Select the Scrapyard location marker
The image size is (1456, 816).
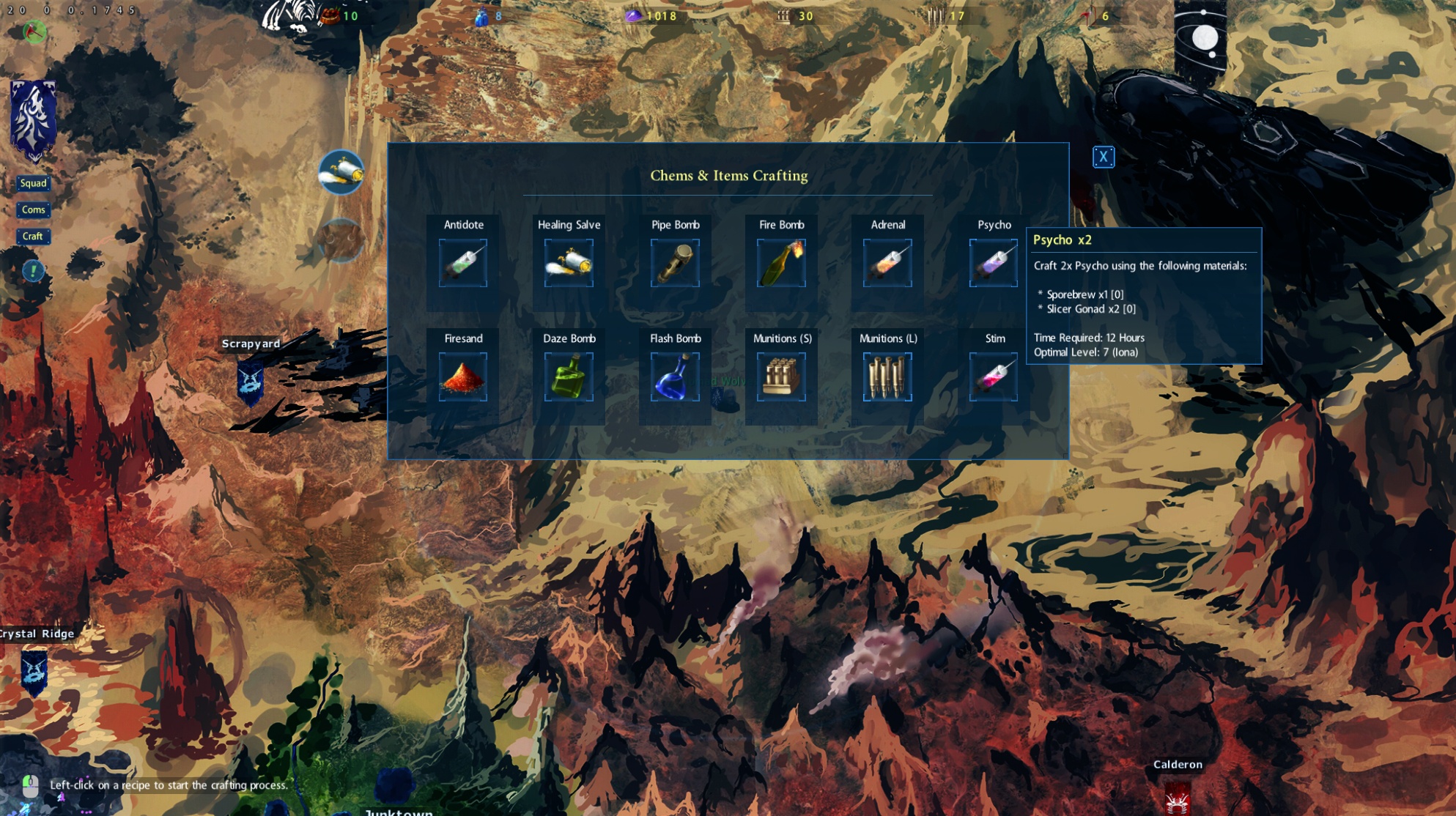[251, 381]
